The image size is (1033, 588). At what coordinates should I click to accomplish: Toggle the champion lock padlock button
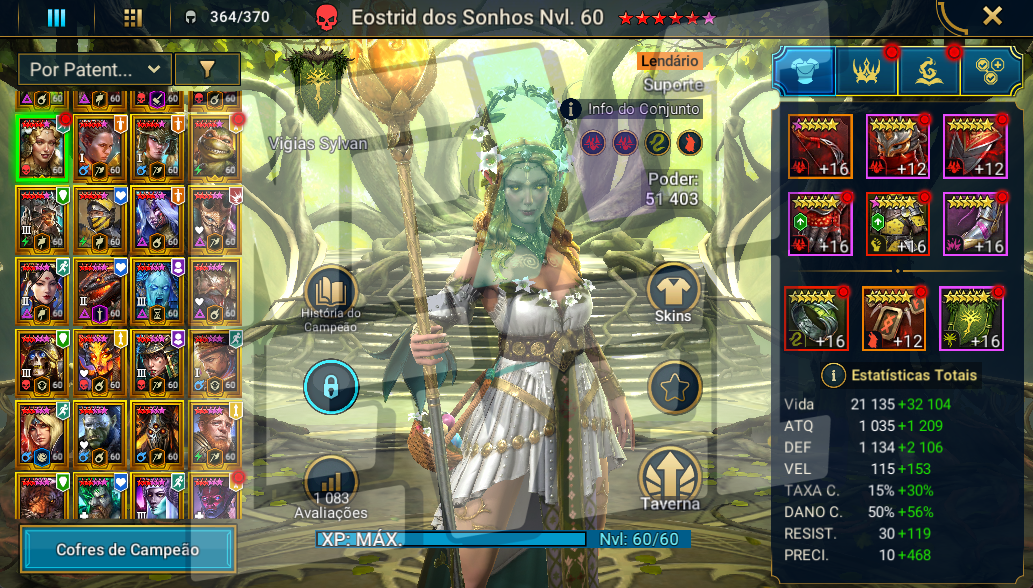(x=331, y=387)
